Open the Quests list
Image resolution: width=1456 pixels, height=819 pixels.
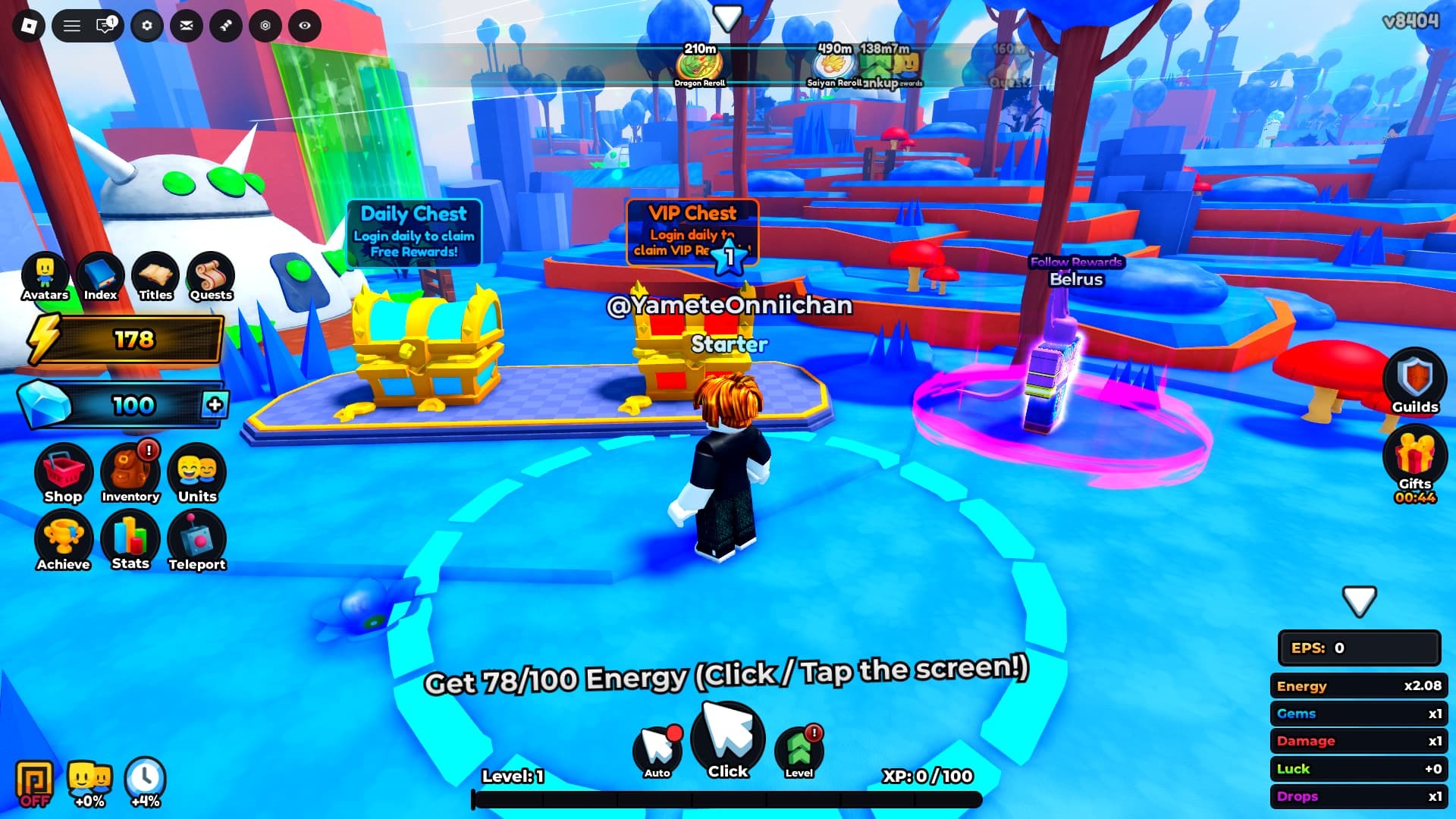211,276
